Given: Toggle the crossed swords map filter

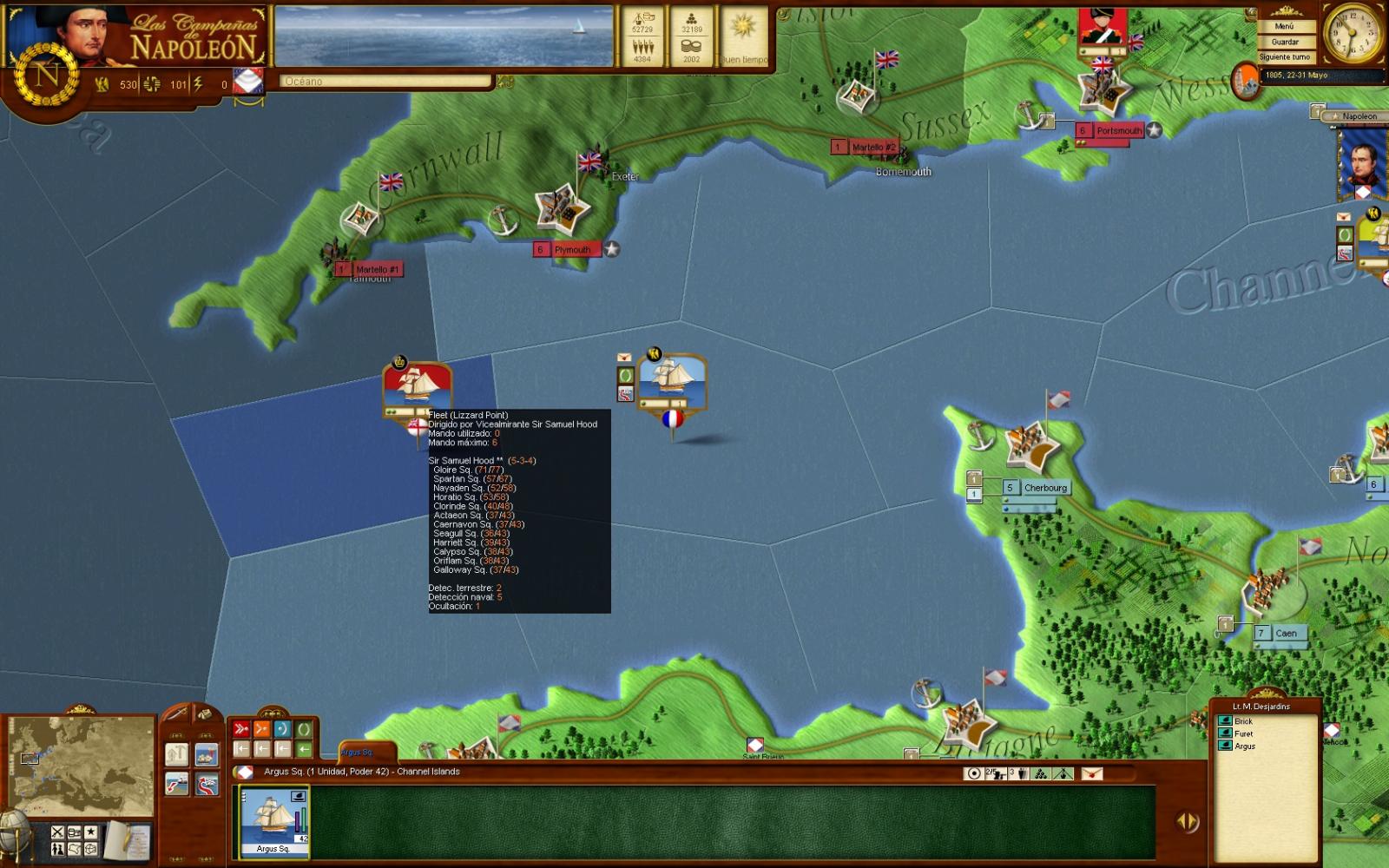Looking at the screenshot, I should point(57,832).
